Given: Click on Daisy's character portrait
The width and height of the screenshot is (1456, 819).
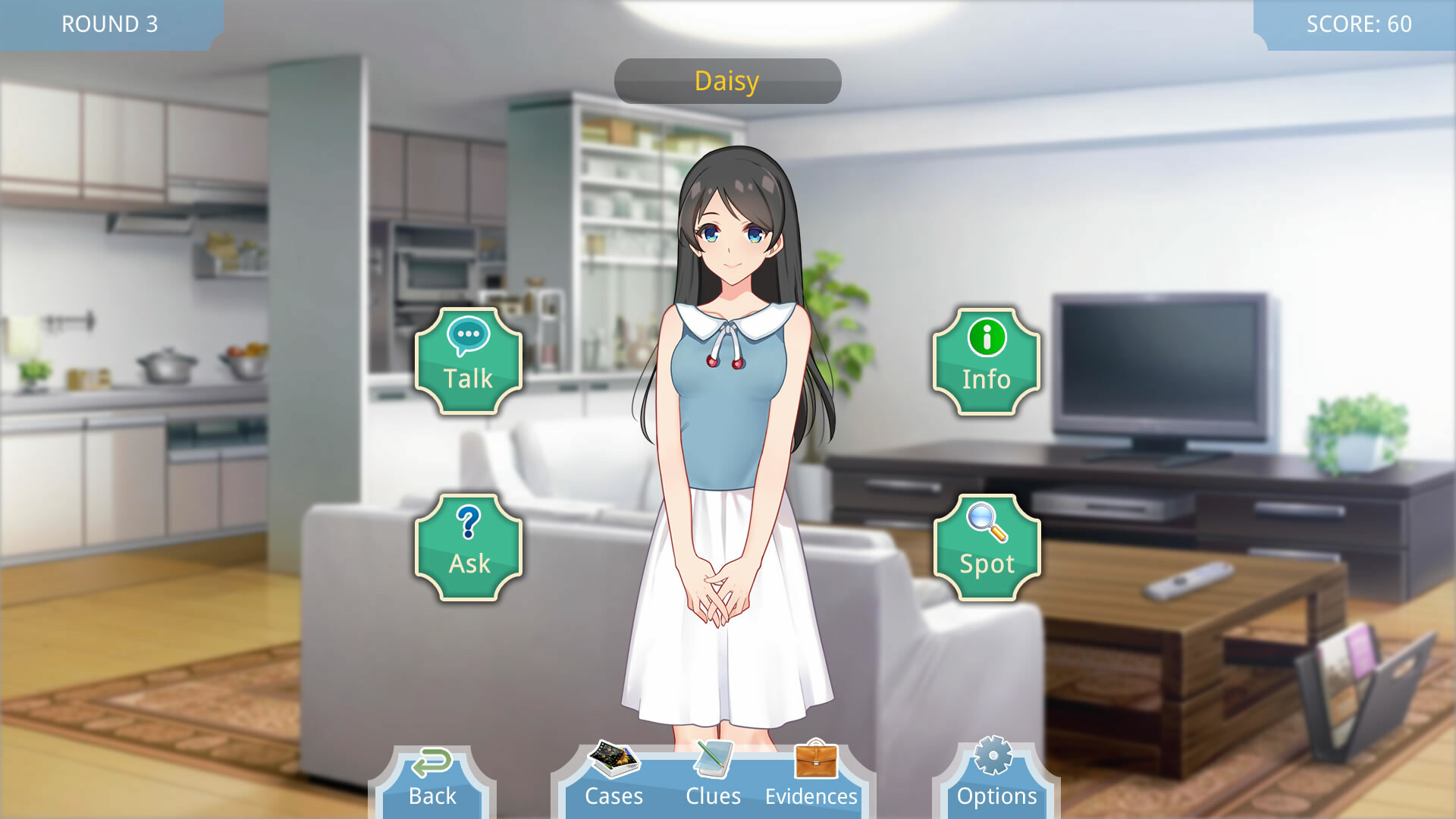Looking at the screenshot, I should point(728,417).
